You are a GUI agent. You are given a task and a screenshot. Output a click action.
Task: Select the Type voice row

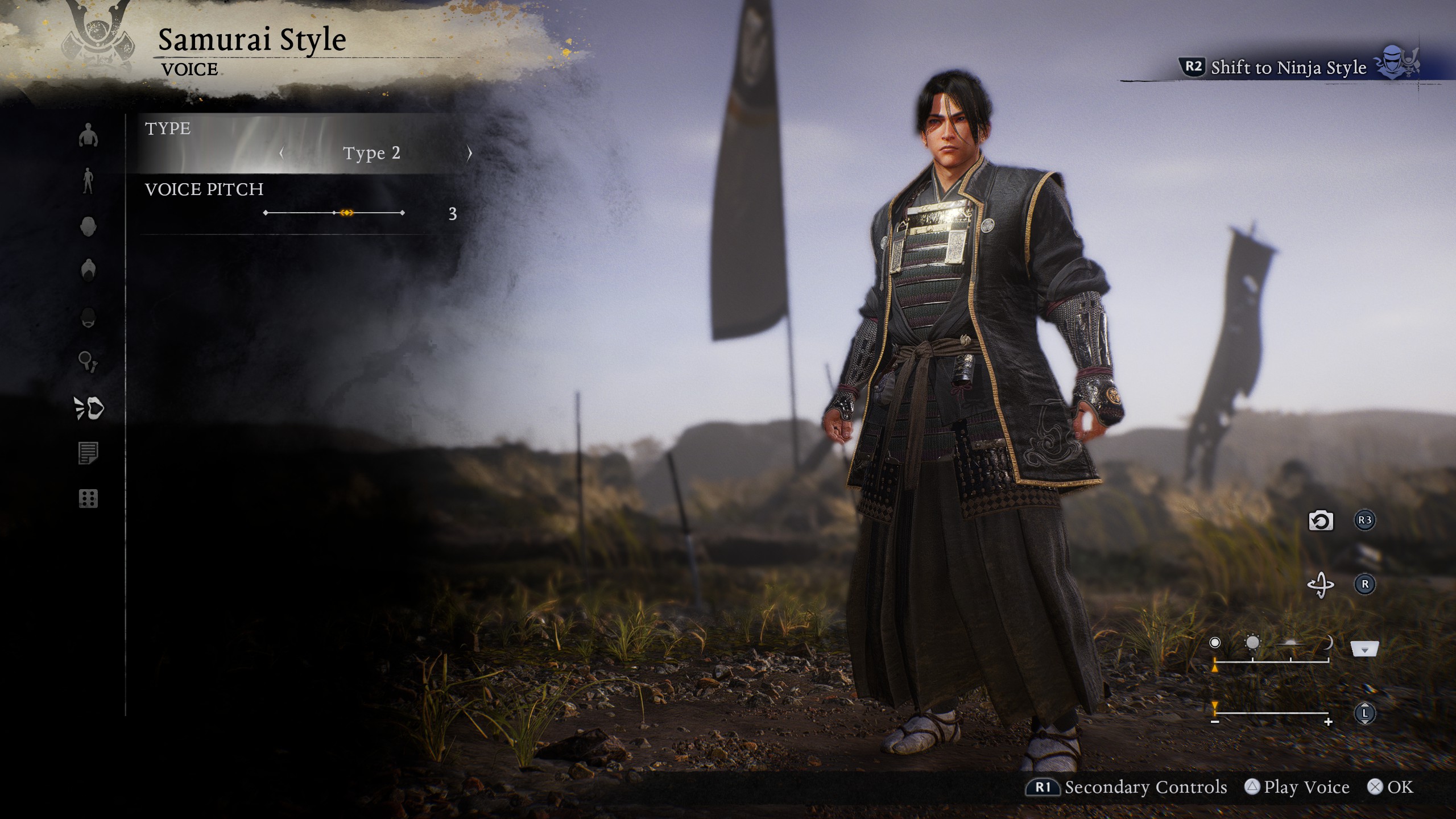coord(301,143)
